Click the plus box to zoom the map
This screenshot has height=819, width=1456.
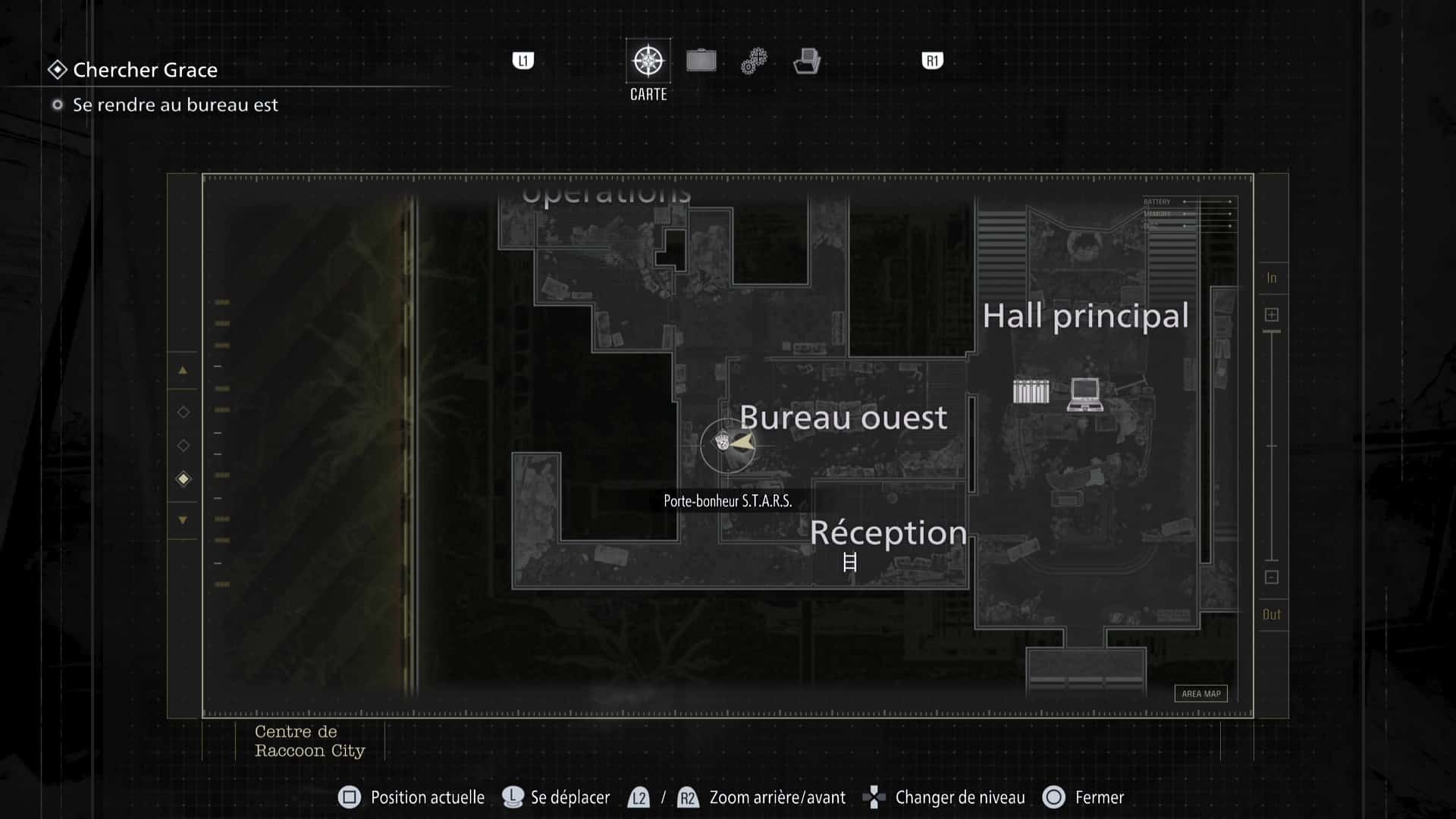coord(1272,313)
